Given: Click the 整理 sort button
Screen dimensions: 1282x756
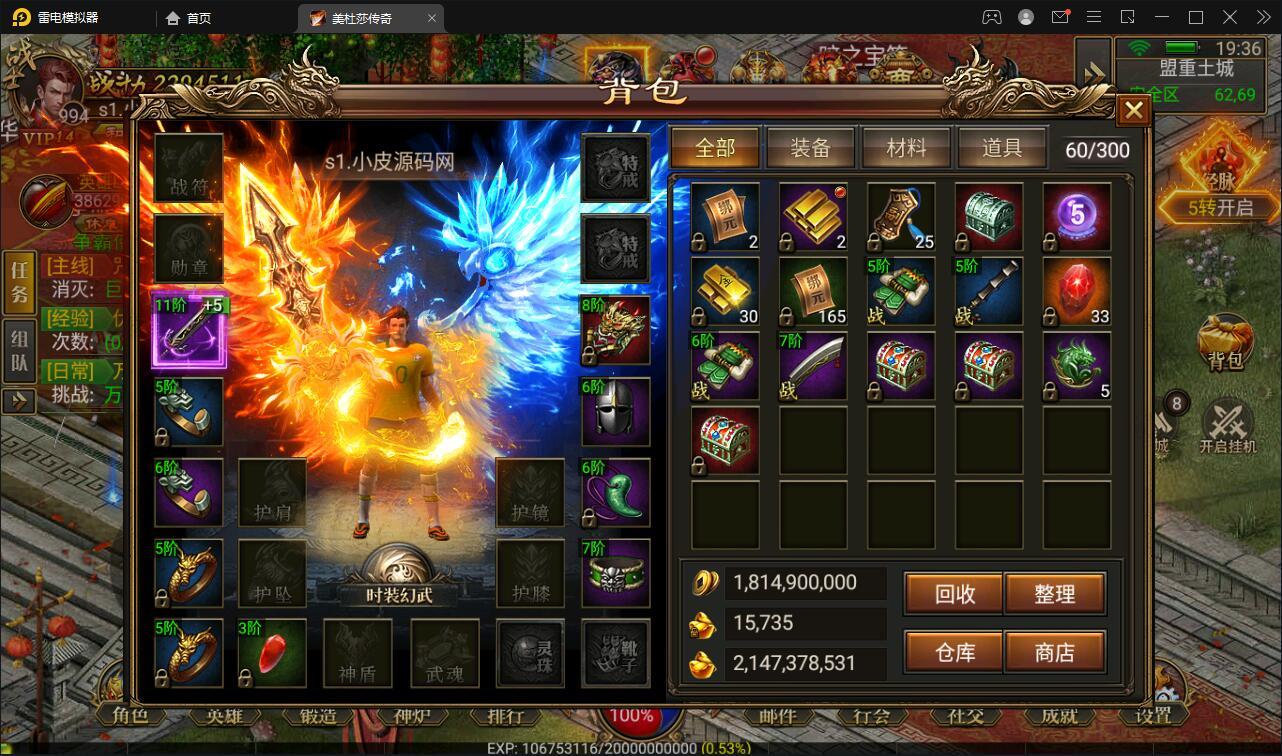Looking at the screenshot, I should point(1054,594).
